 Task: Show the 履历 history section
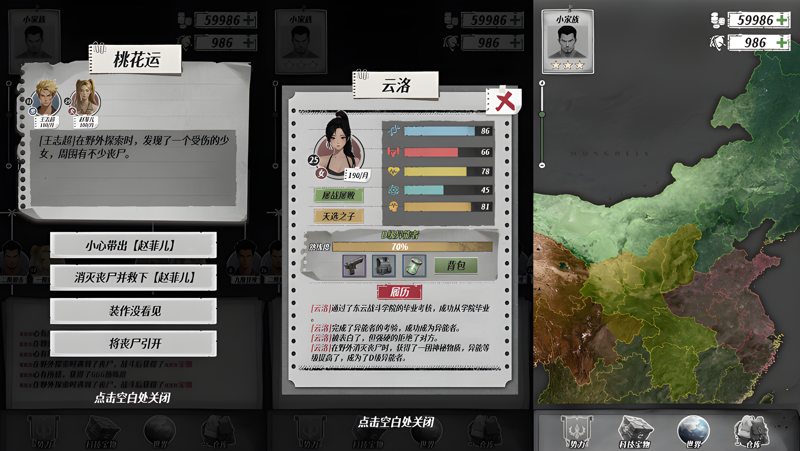click(x=398, y=291)
